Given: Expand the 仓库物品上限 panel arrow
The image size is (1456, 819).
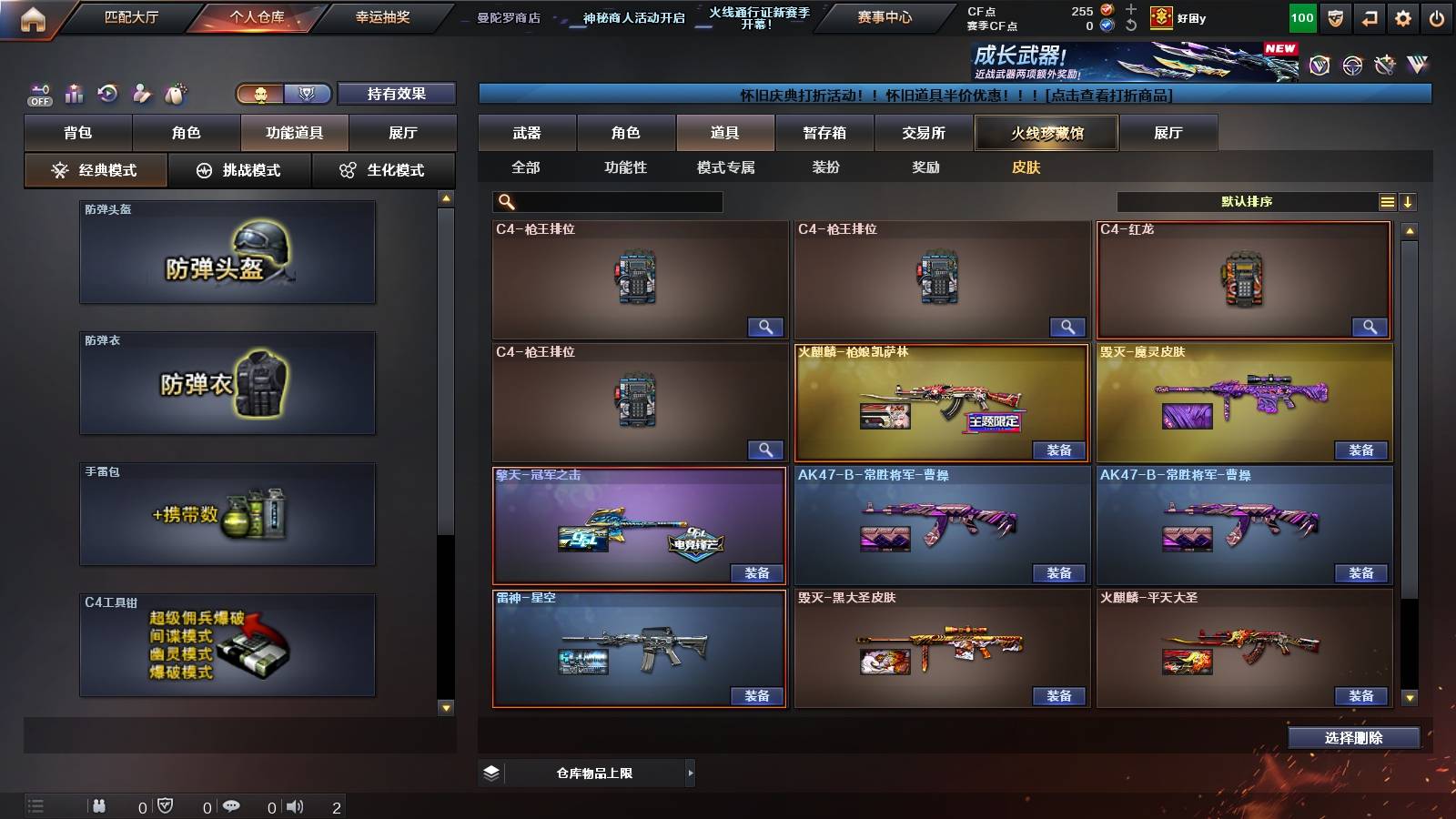Looking at the screenshot, I should [688, 772].
